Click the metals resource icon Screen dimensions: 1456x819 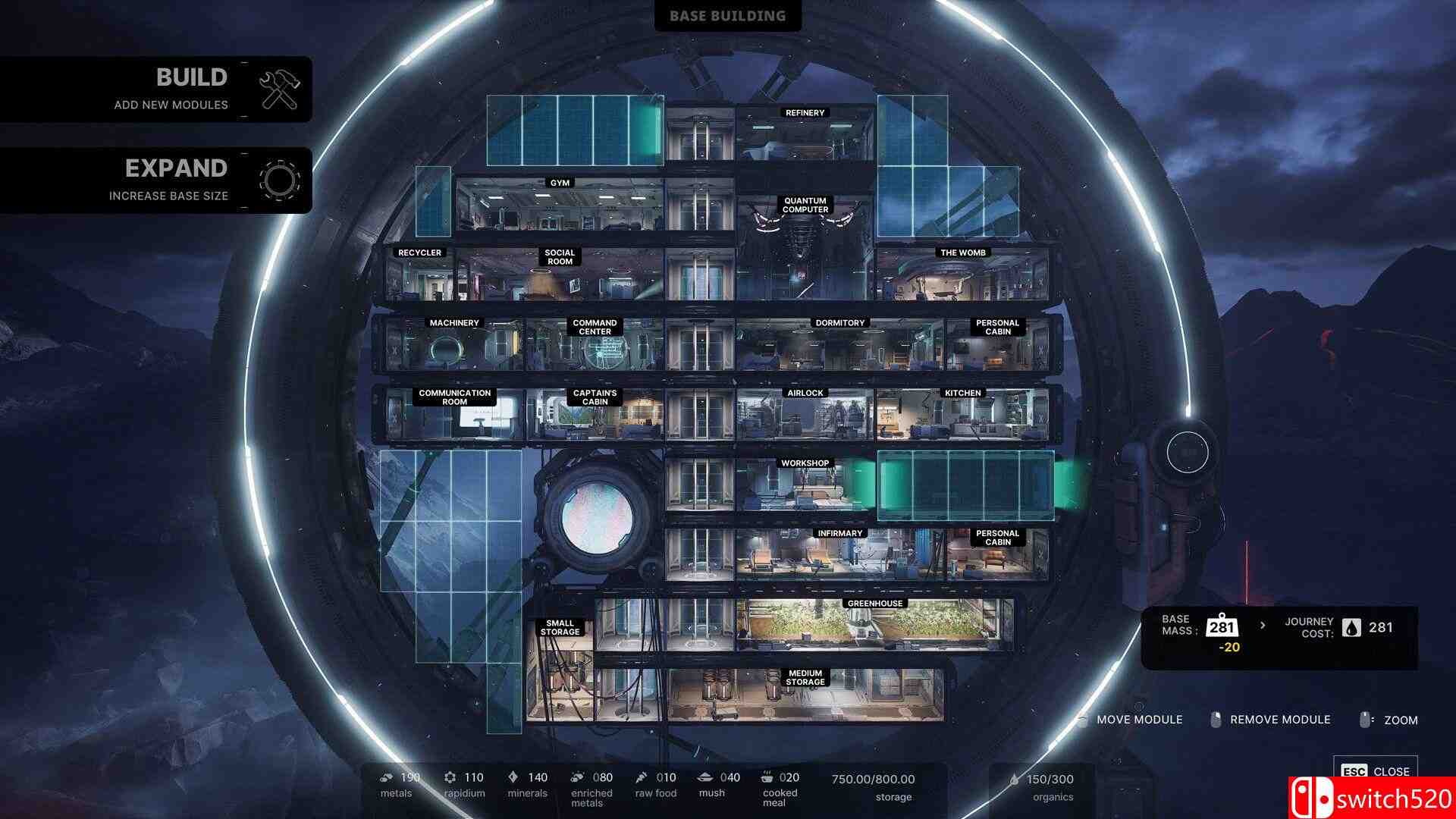385,777
